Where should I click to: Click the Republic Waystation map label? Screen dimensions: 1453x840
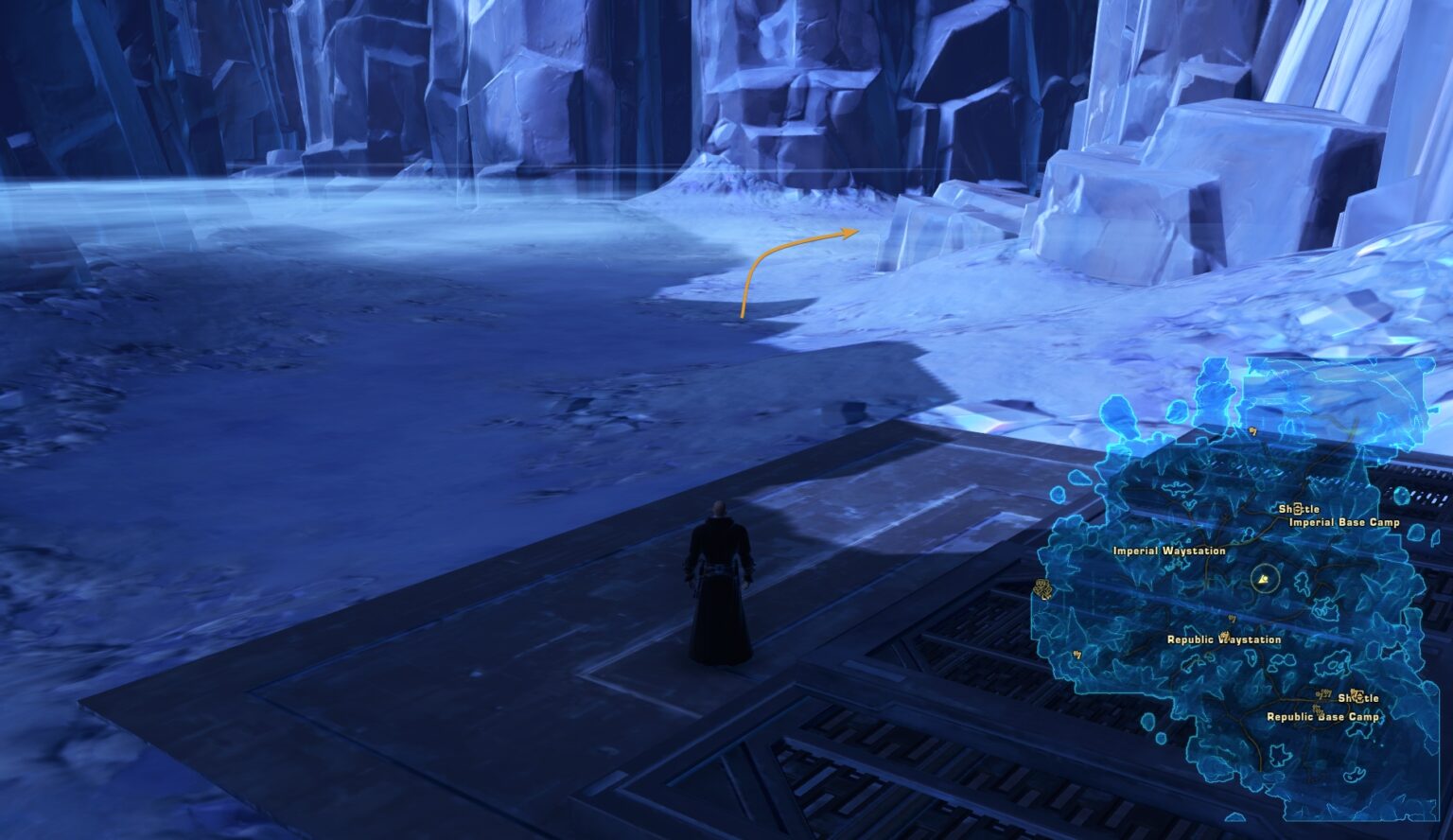click(x=1224, y=639)
